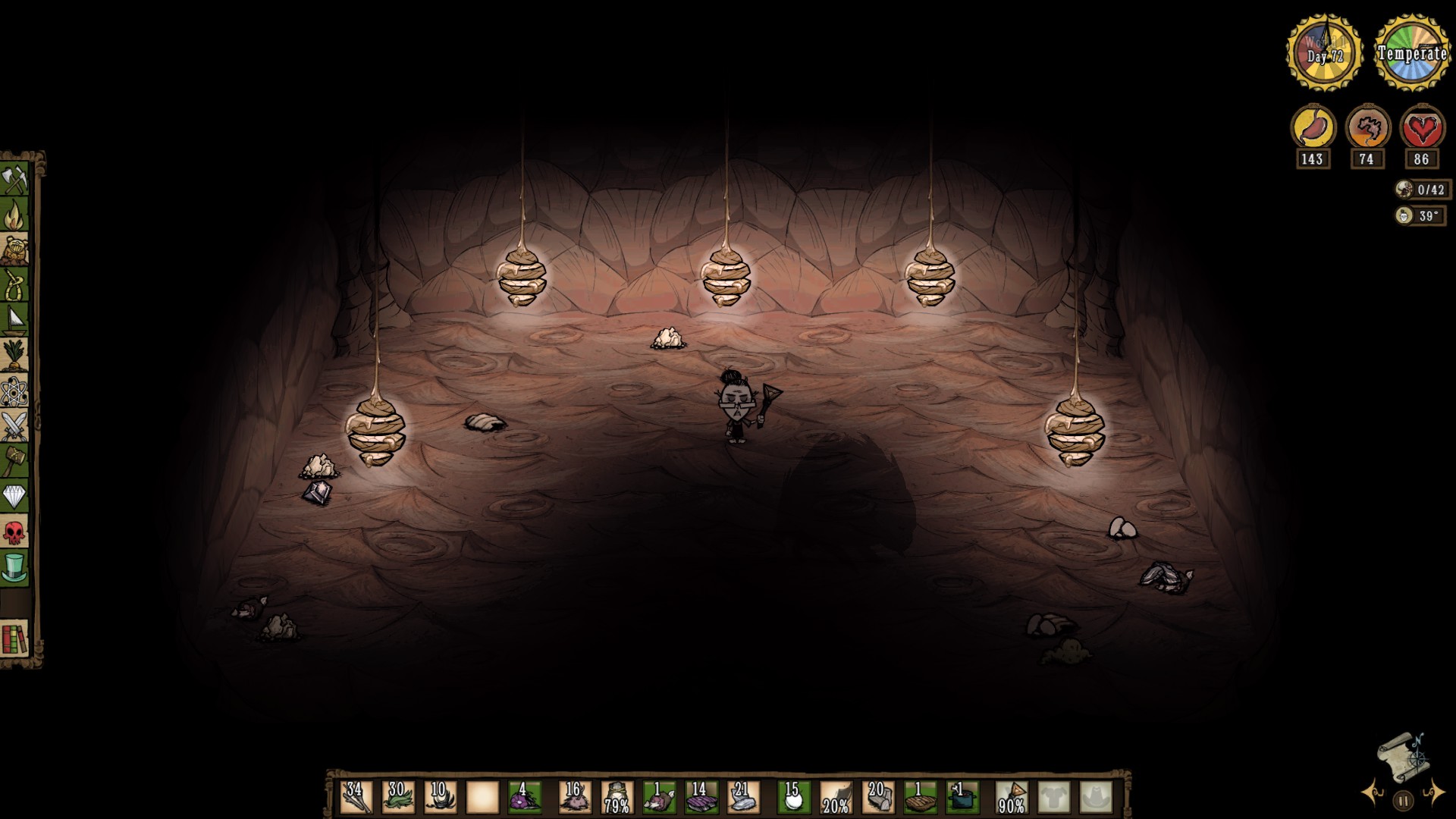Open the Tools crafting tab

(14, 180)
